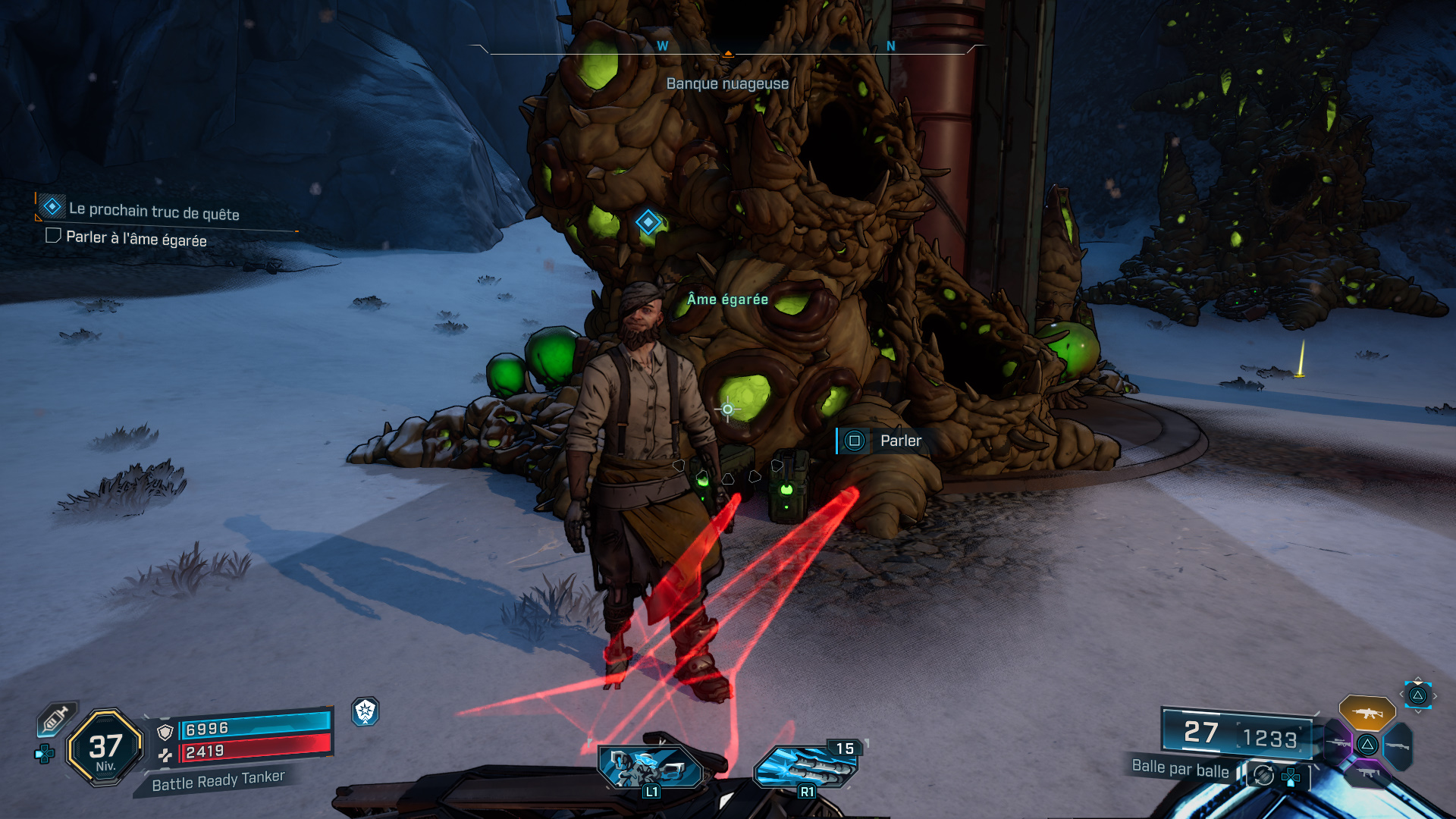Click the compass bar at the top

[x=727, y=49]
